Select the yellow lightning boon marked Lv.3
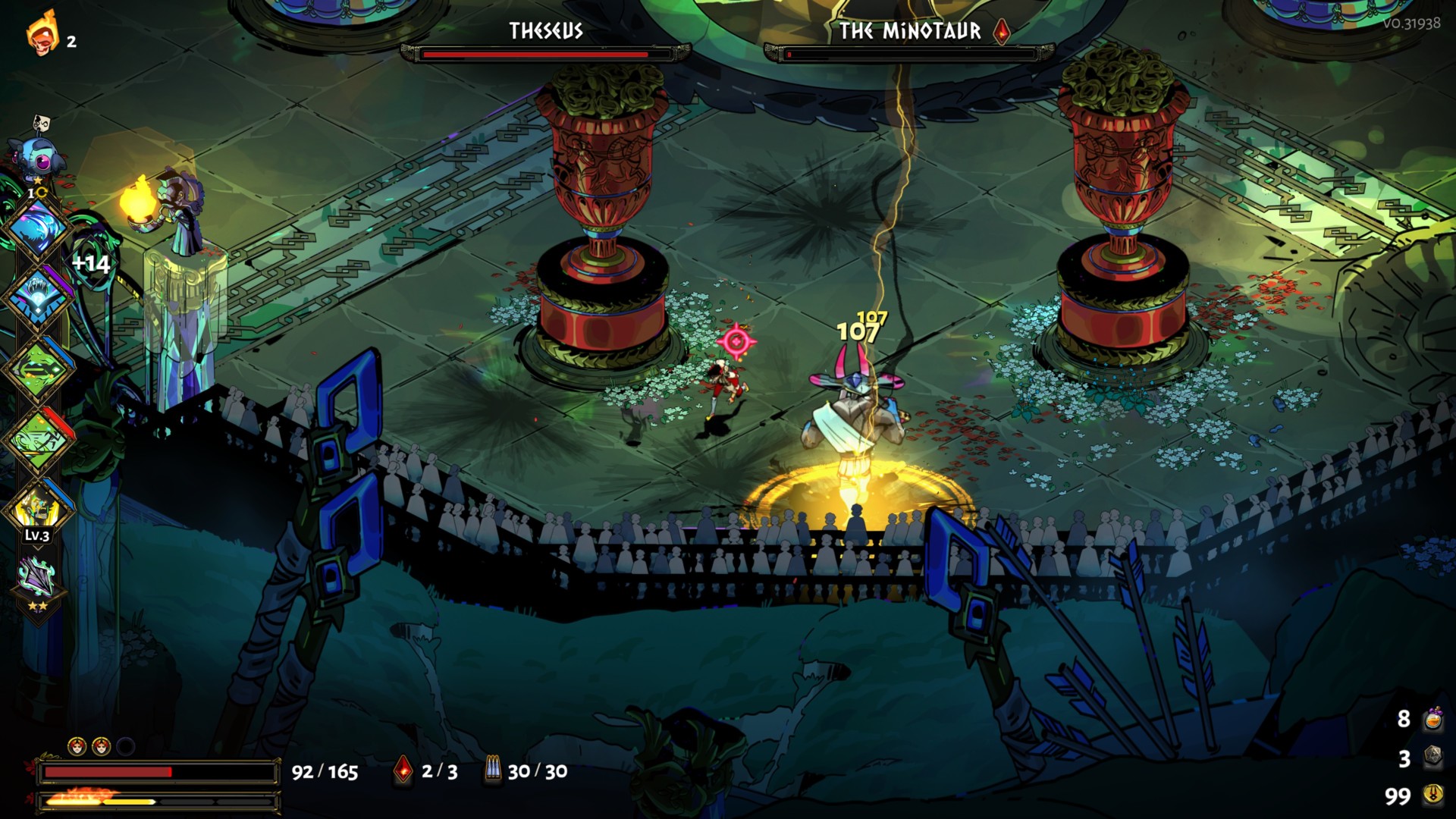The height and width of the screenshot is (819, 1456). (x=38, y=508)
